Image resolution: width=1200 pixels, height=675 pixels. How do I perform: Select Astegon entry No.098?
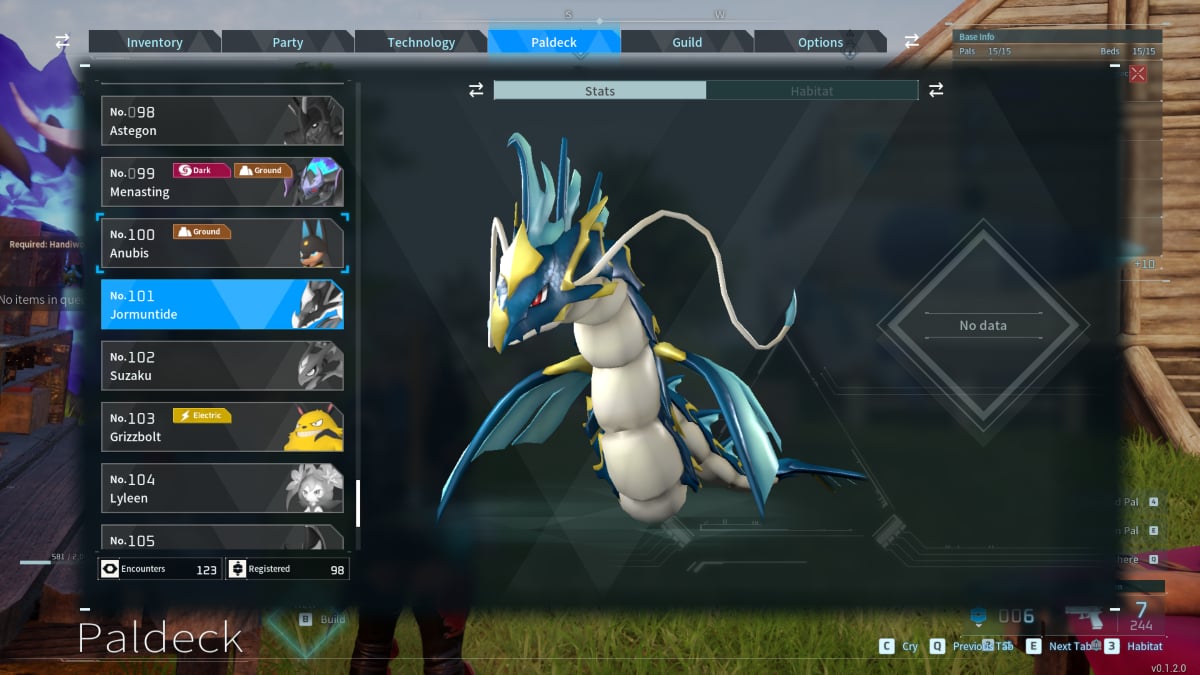click(222, 121)
